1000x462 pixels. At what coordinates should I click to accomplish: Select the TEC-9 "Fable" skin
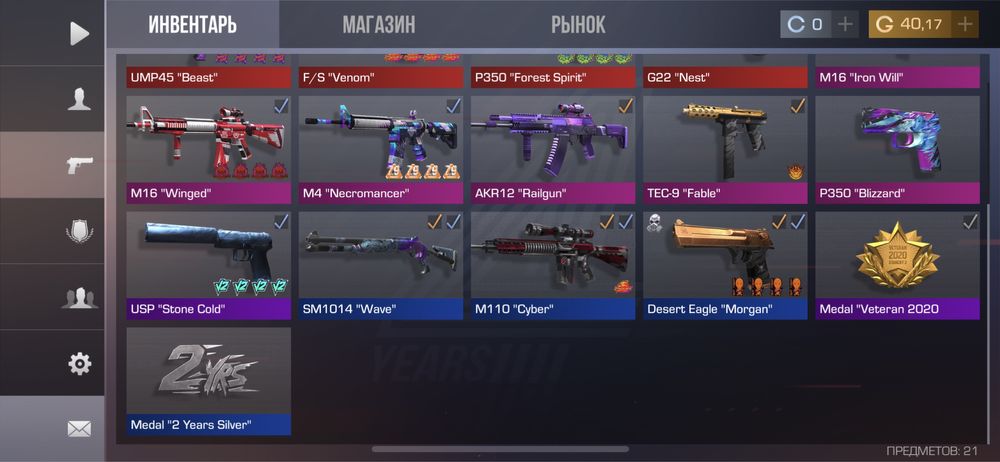tap(725, 149)
